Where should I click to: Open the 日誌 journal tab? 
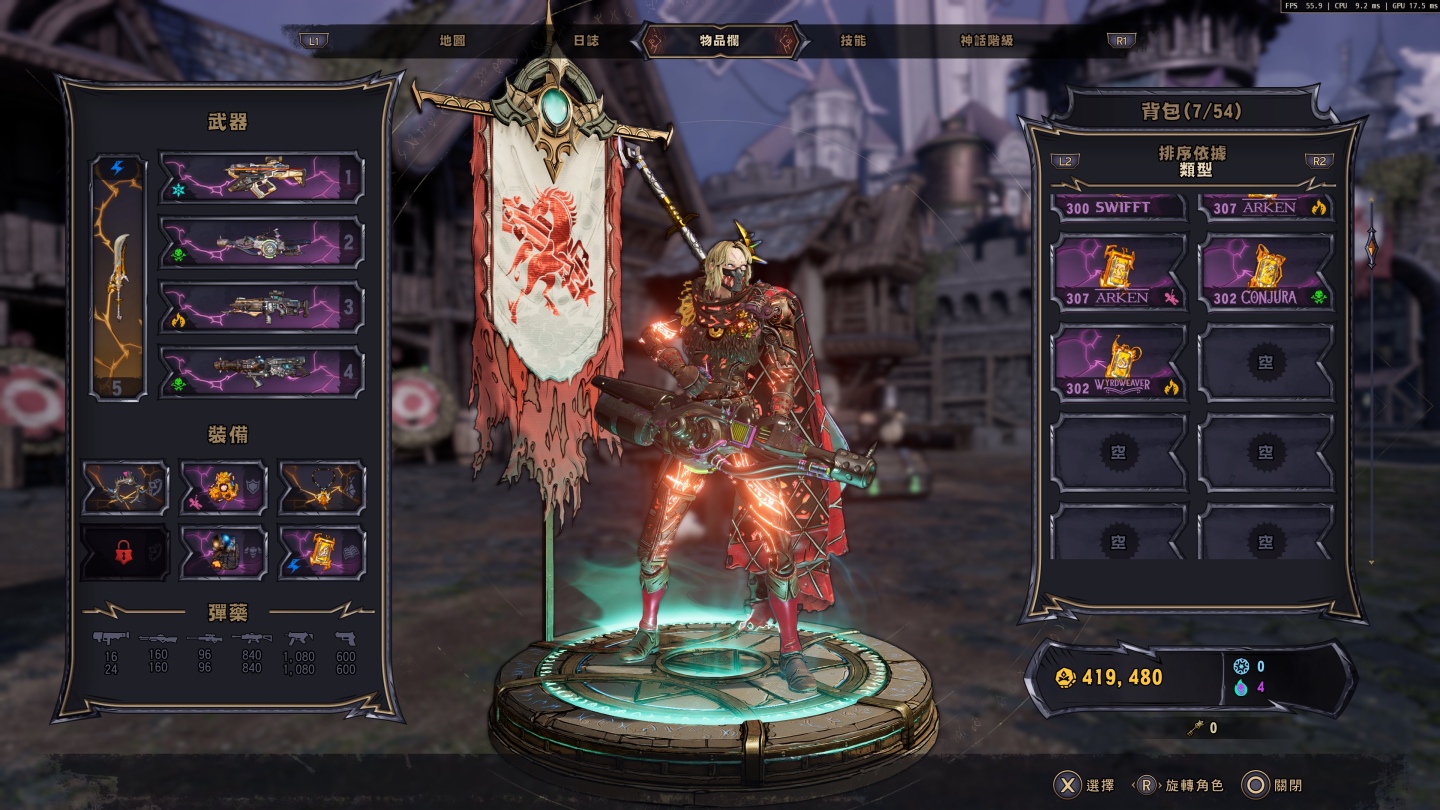click(586, 41)
